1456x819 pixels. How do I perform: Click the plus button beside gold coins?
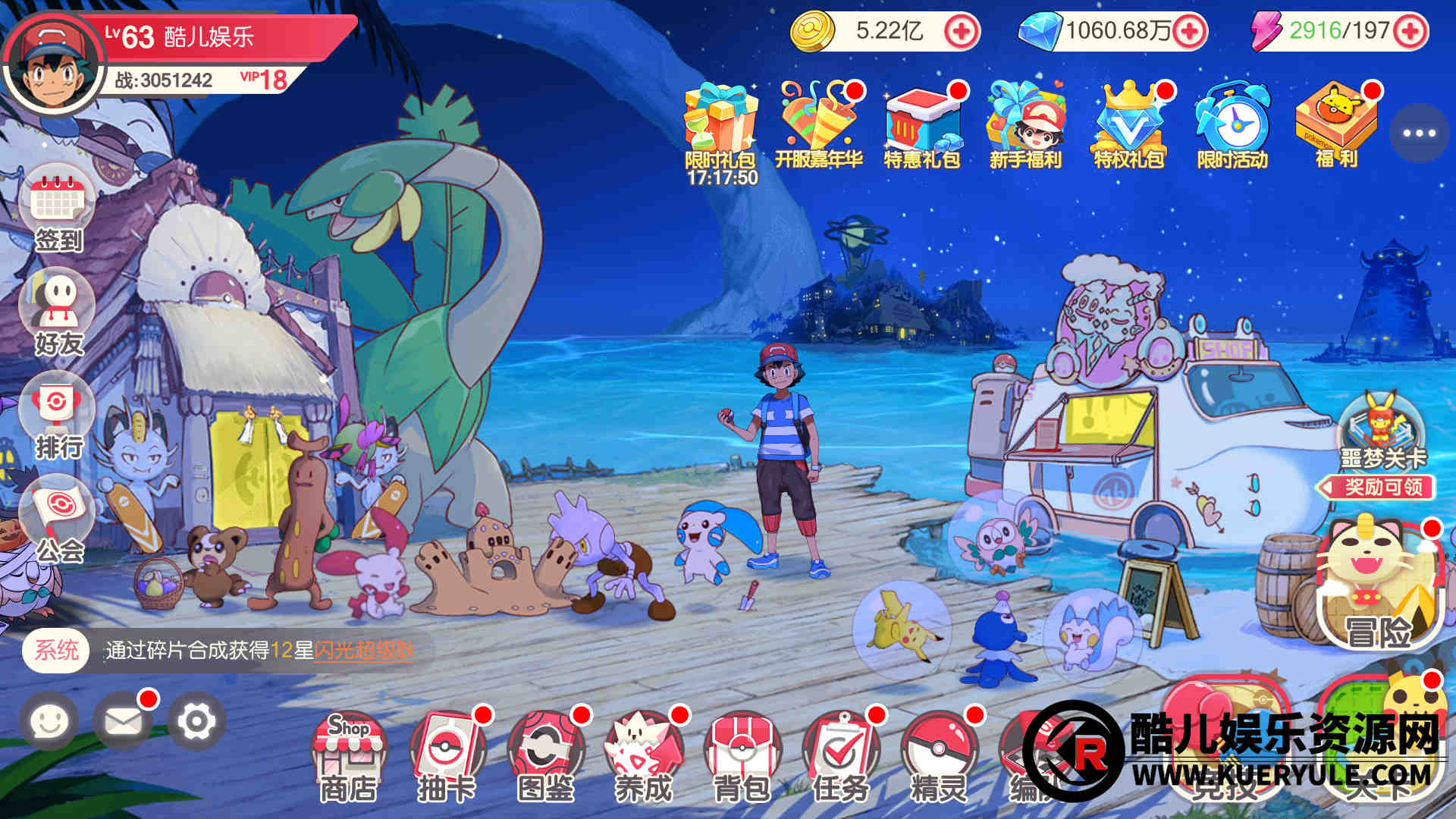pyautogui.click(x=961, y=32)
